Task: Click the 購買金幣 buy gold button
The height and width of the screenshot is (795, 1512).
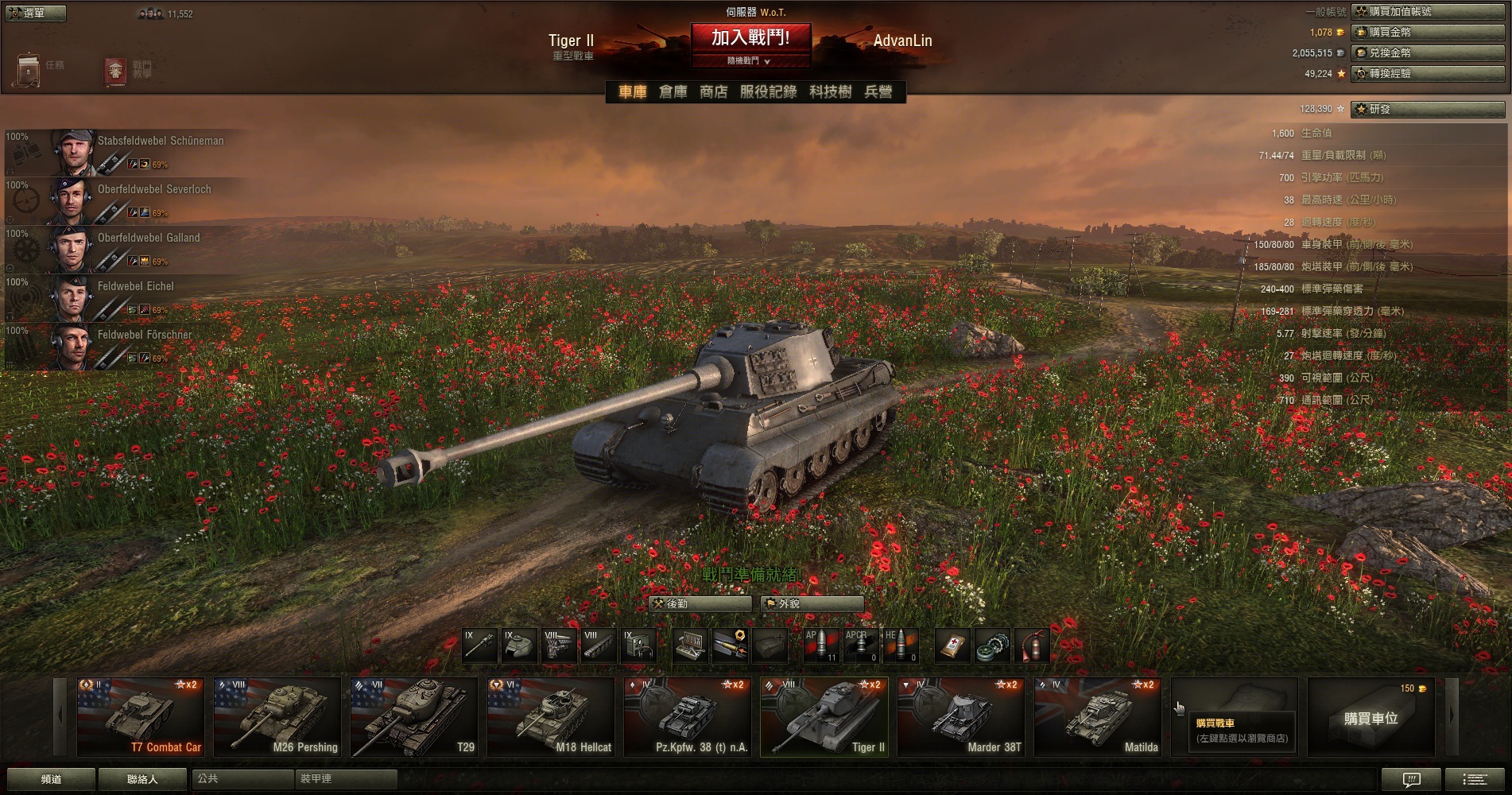Action: point(1428,32)
